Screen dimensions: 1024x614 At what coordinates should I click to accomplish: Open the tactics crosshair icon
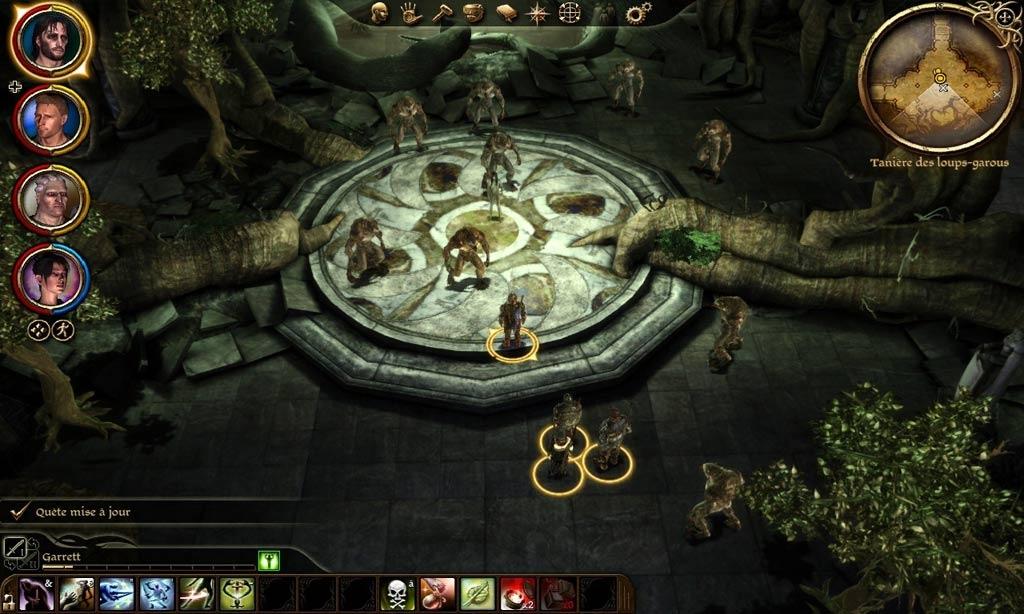pyautogui.click(x=569, y=13)
